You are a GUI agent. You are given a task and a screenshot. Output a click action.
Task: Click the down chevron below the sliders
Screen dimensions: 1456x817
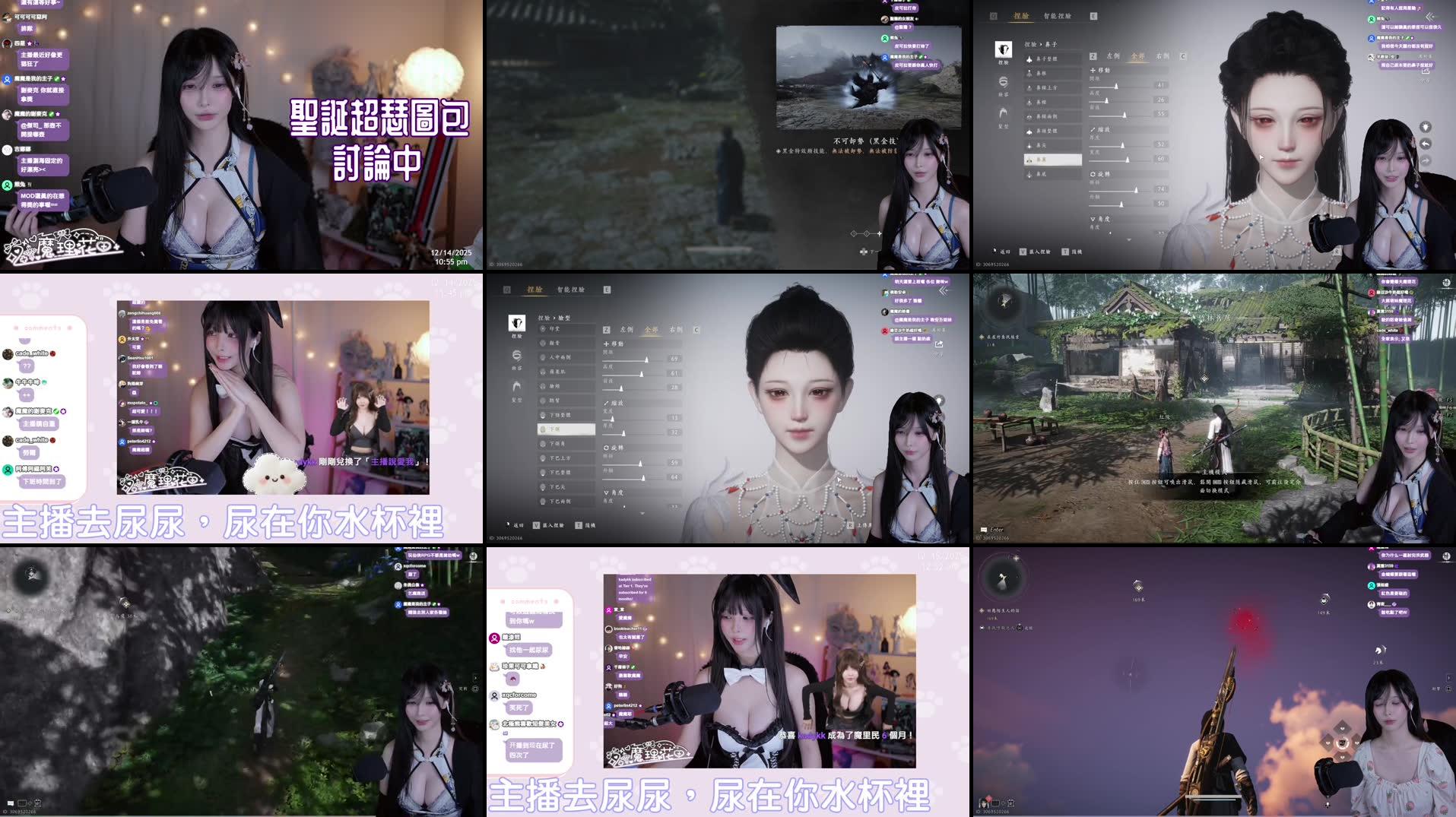click(1129, 239)
